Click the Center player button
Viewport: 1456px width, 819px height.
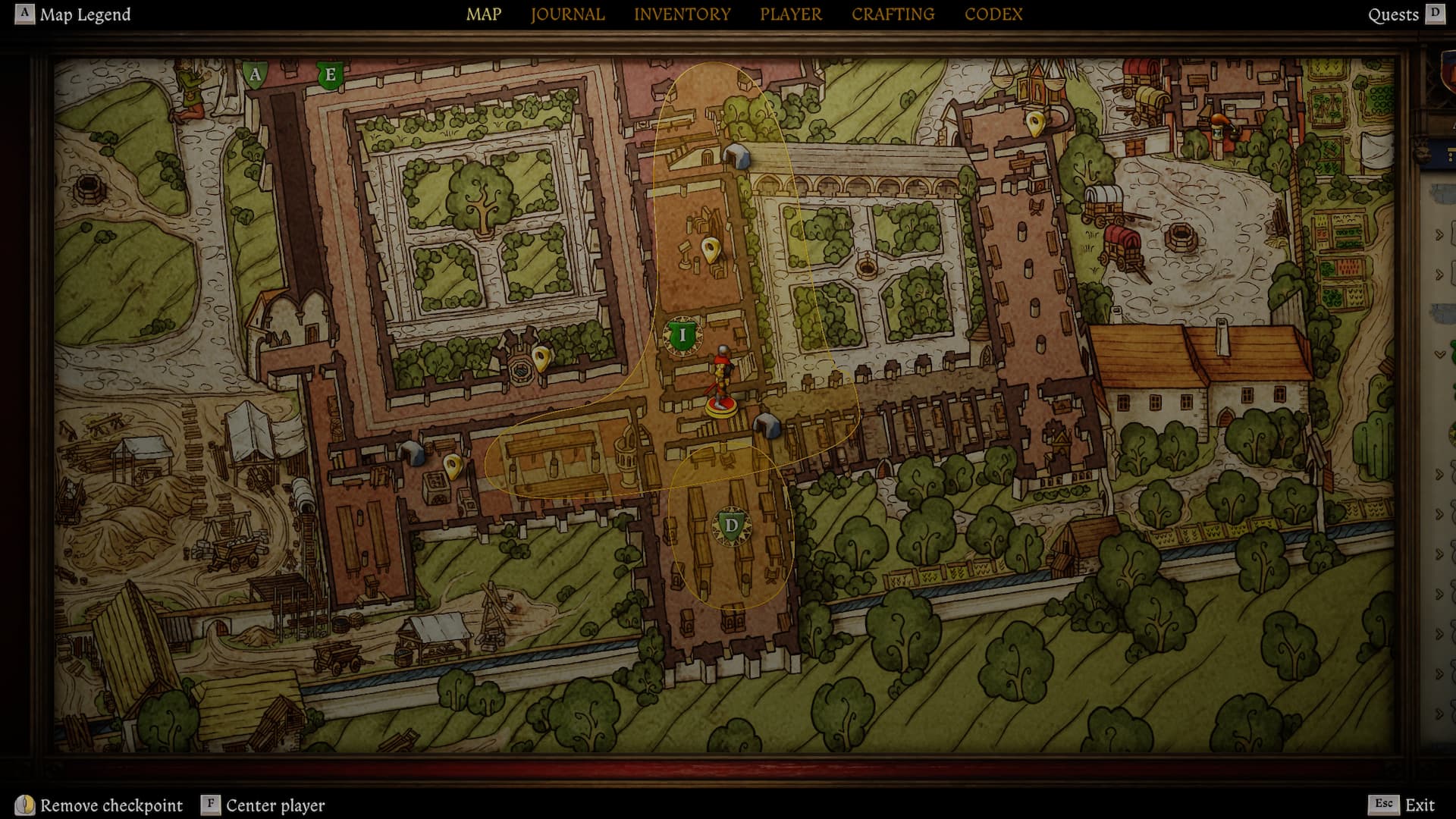pyautogui.click(x=263, y=805)
